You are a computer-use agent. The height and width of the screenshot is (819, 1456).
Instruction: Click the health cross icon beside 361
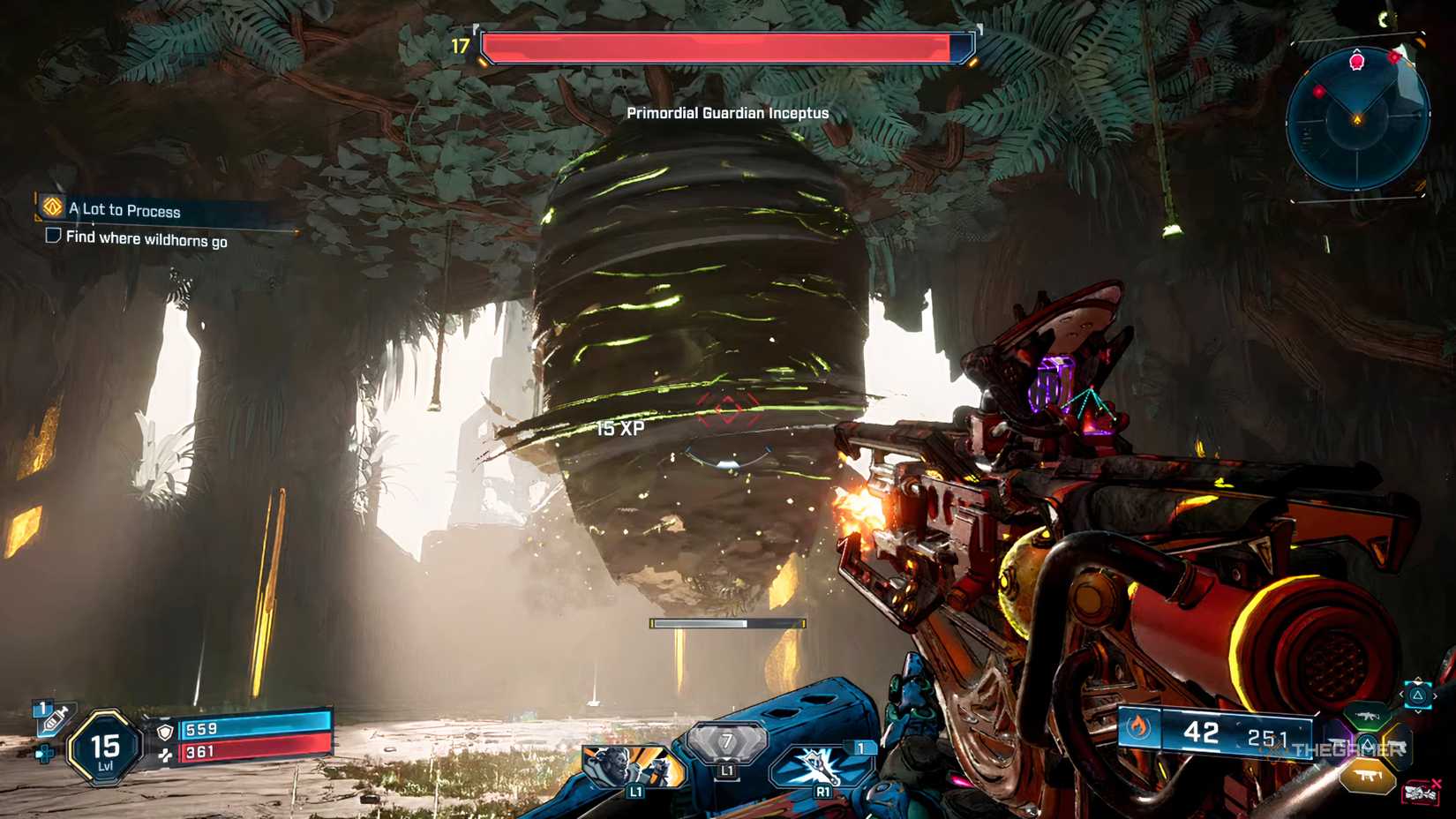tap(167, 755)
